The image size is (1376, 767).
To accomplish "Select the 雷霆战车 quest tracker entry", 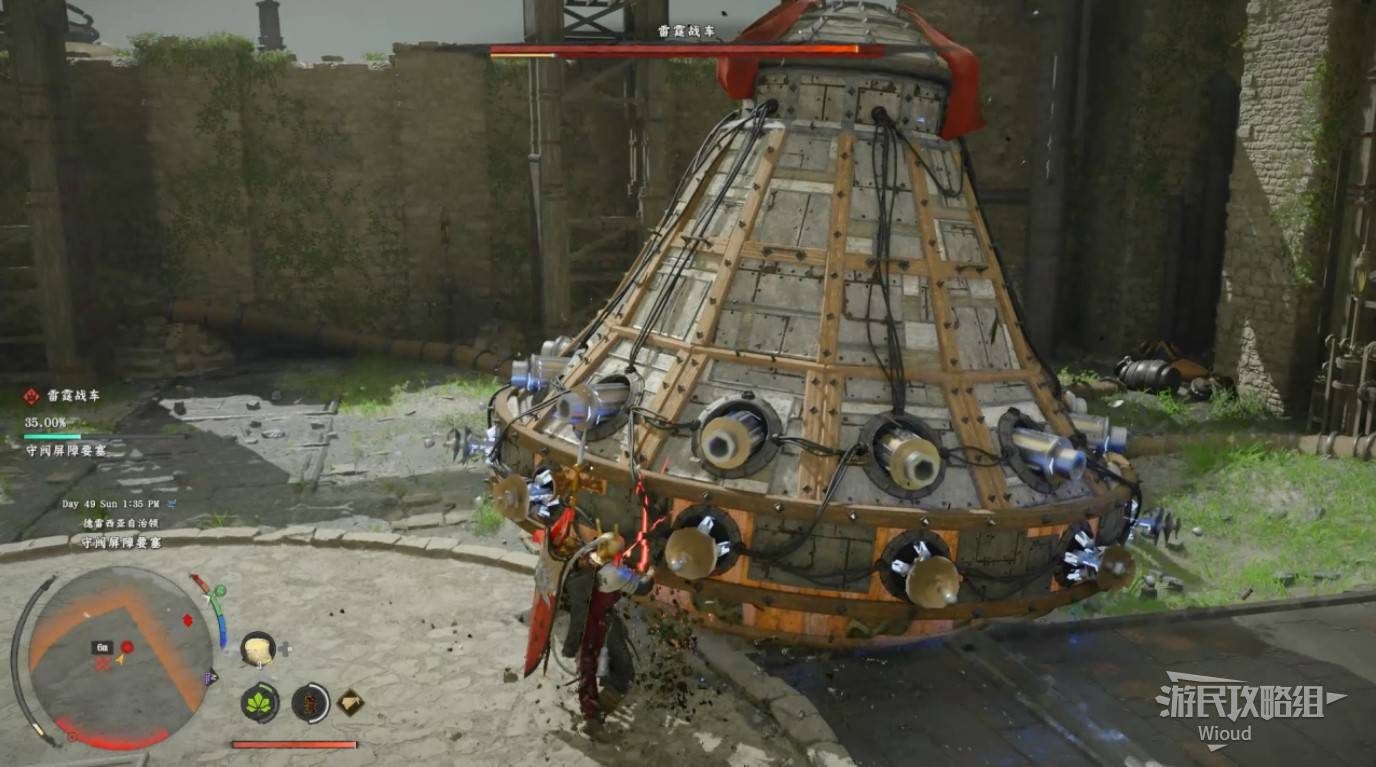I will [x=66, y=396].
